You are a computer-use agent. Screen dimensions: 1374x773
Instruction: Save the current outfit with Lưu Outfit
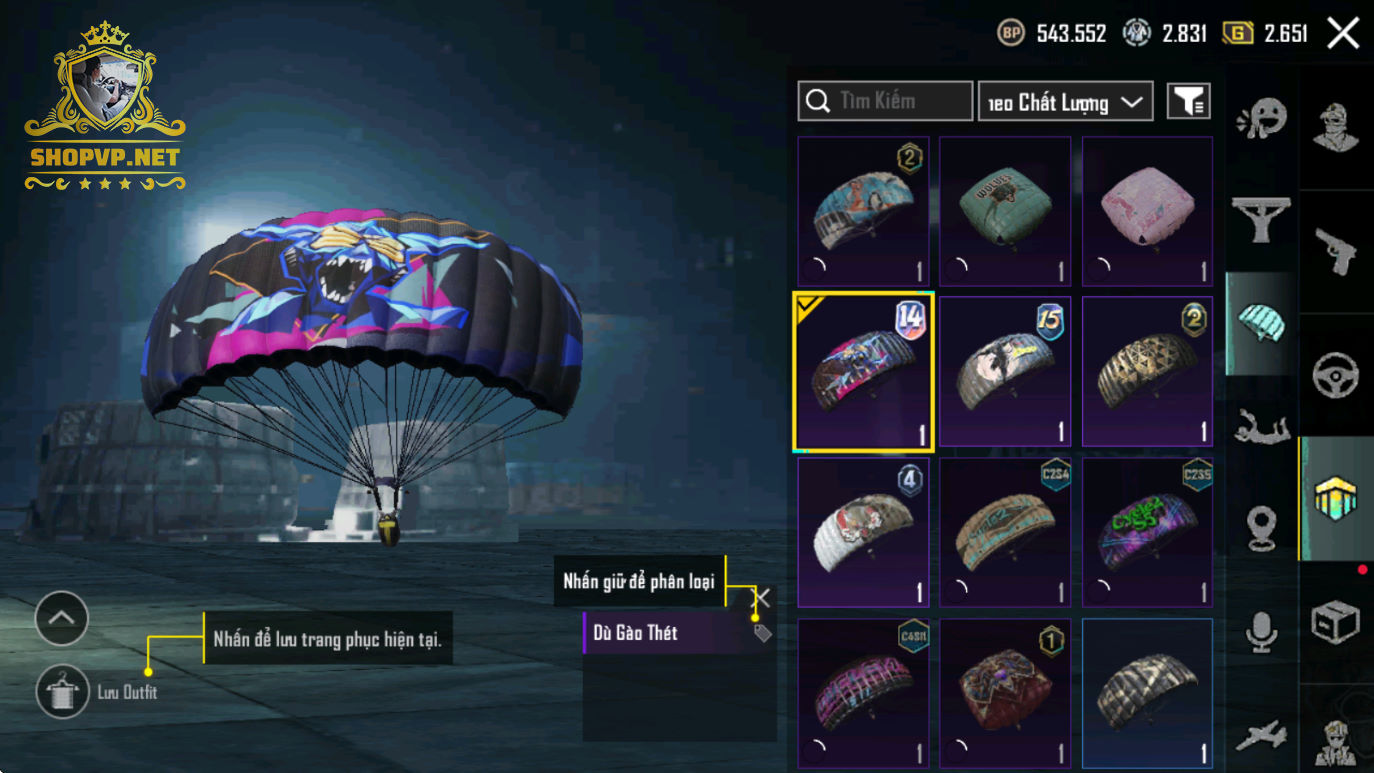coord(62,691)
